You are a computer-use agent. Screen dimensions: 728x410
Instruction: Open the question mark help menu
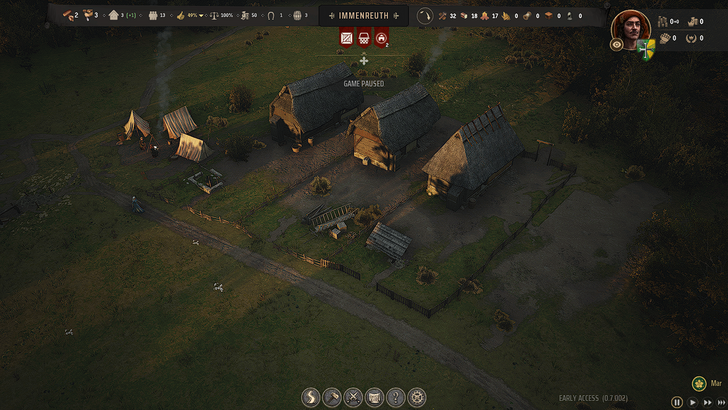tap(396, 397)
